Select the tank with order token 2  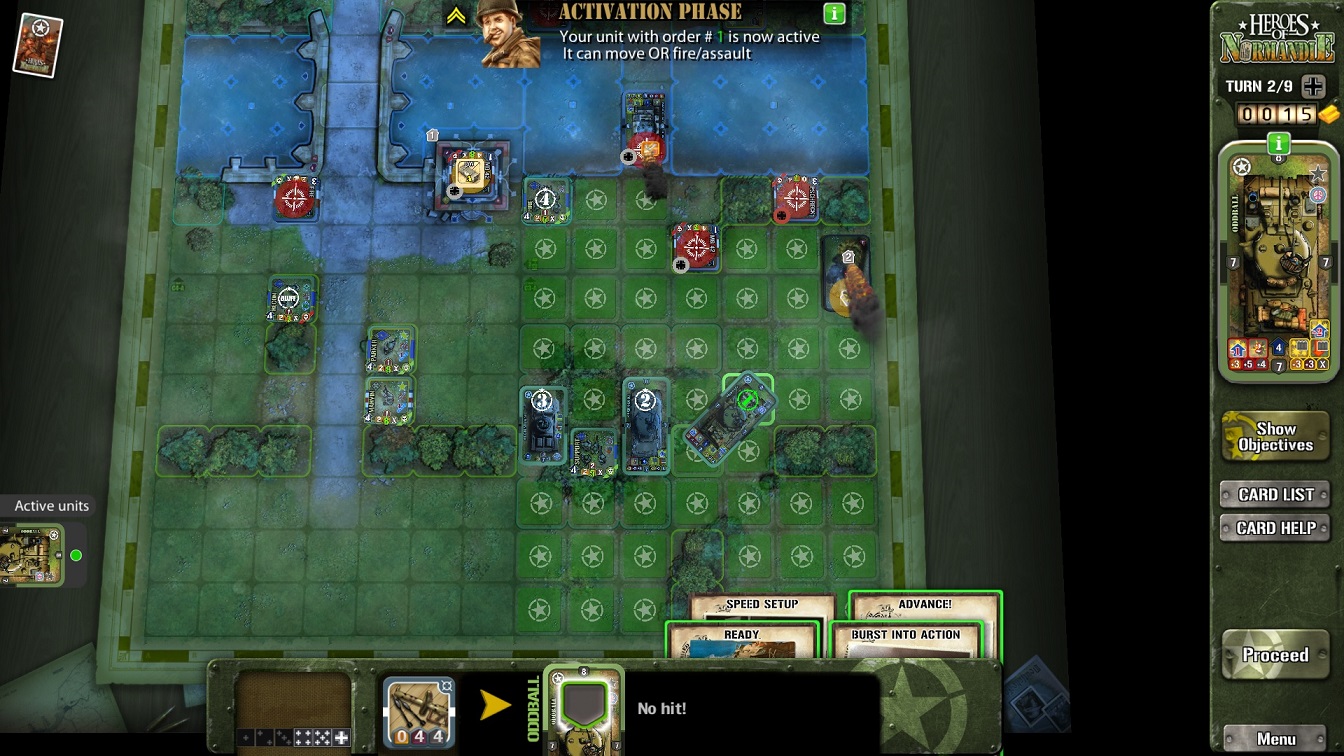(x=645, y=426)
